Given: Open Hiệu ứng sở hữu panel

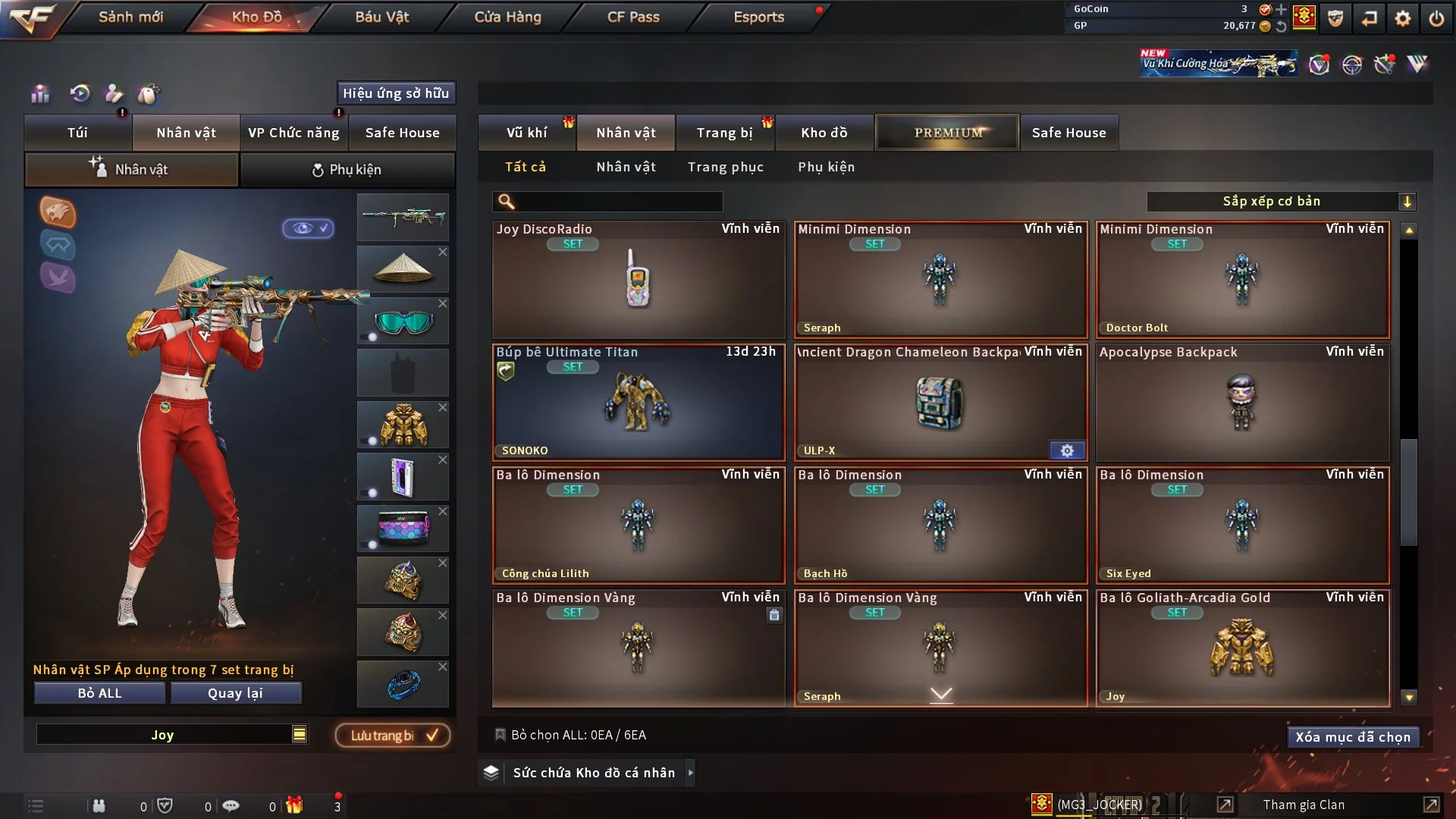Looking at the screenshot, I should (396, 93).
